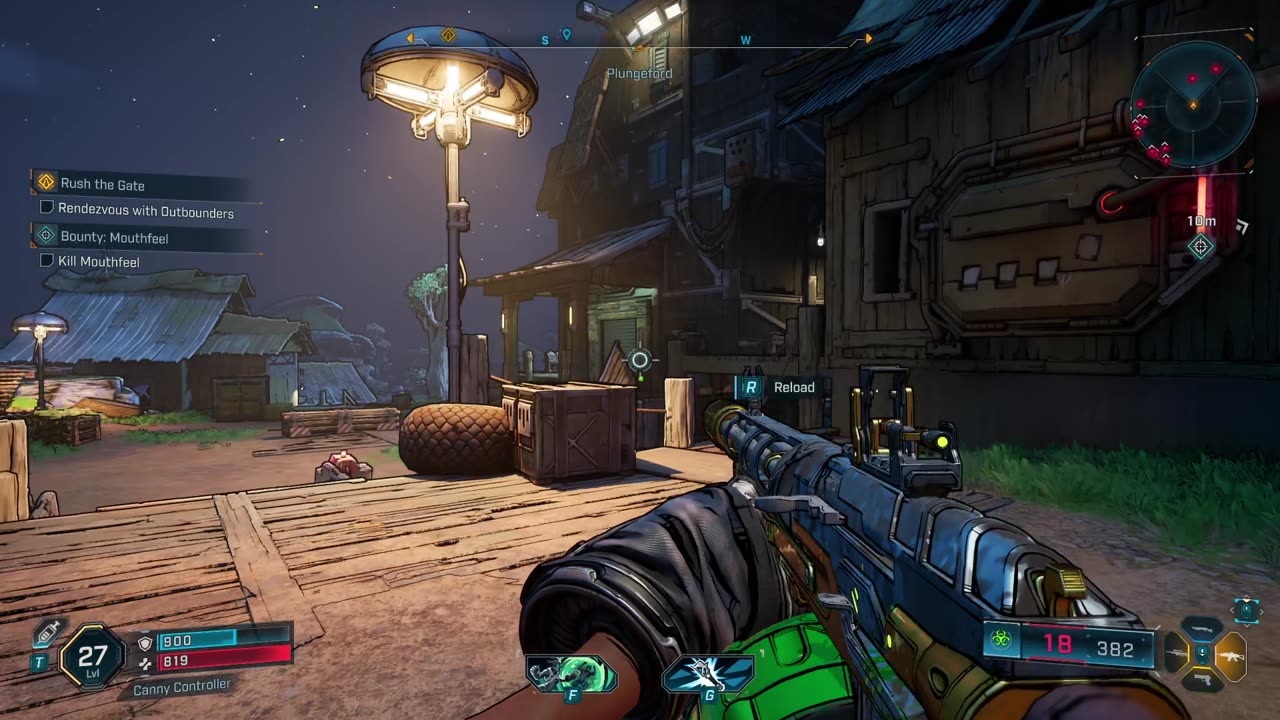Screen dimensions: 1280x720
Task: Open the circular radar minimap
Action: click(1192, 103)
